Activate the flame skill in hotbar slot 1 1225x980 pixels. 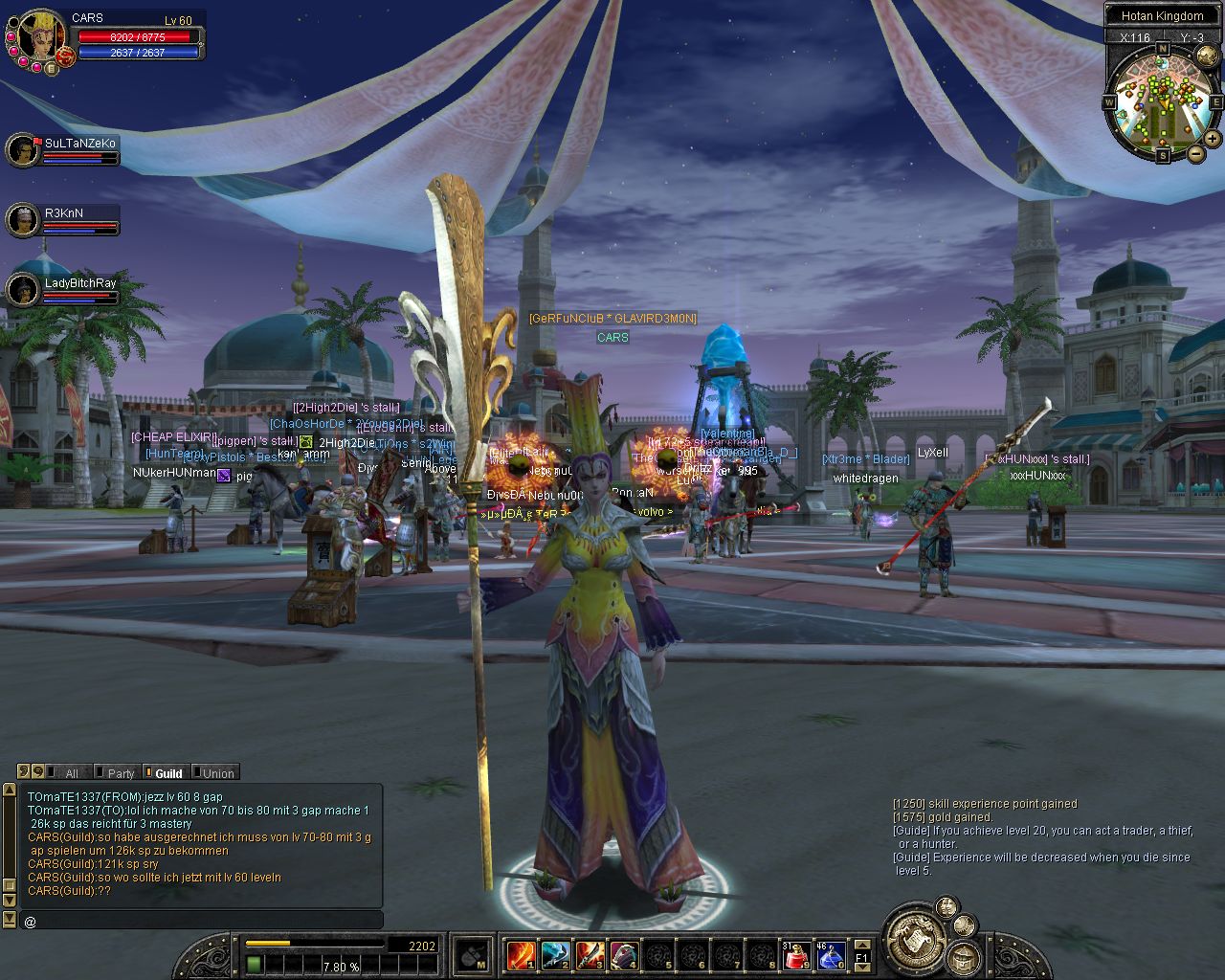coord(521,954)
